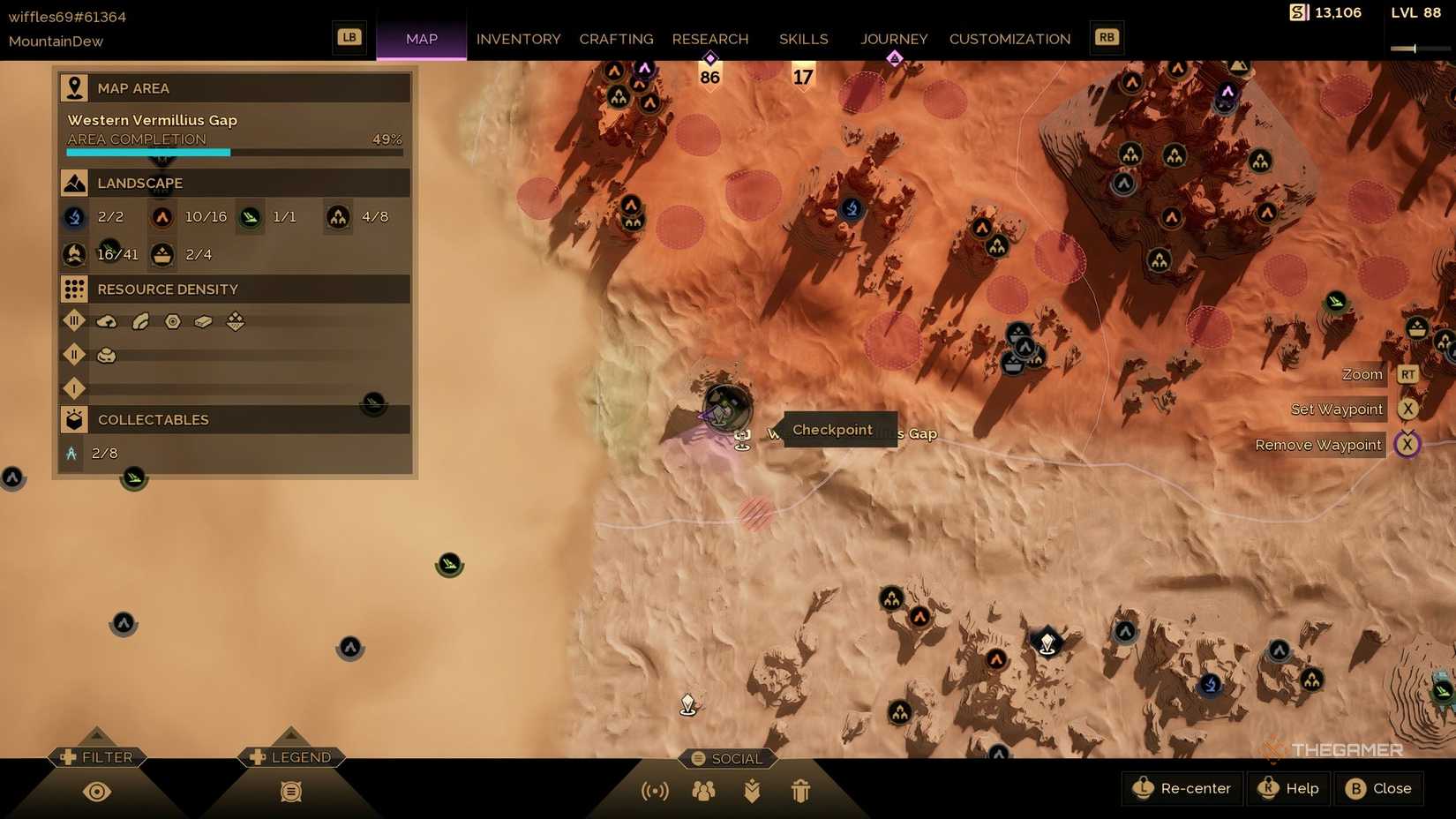Click the shipwreck icon showing 1/1
Screen dimensions: 1456x819
coord(250,216)
